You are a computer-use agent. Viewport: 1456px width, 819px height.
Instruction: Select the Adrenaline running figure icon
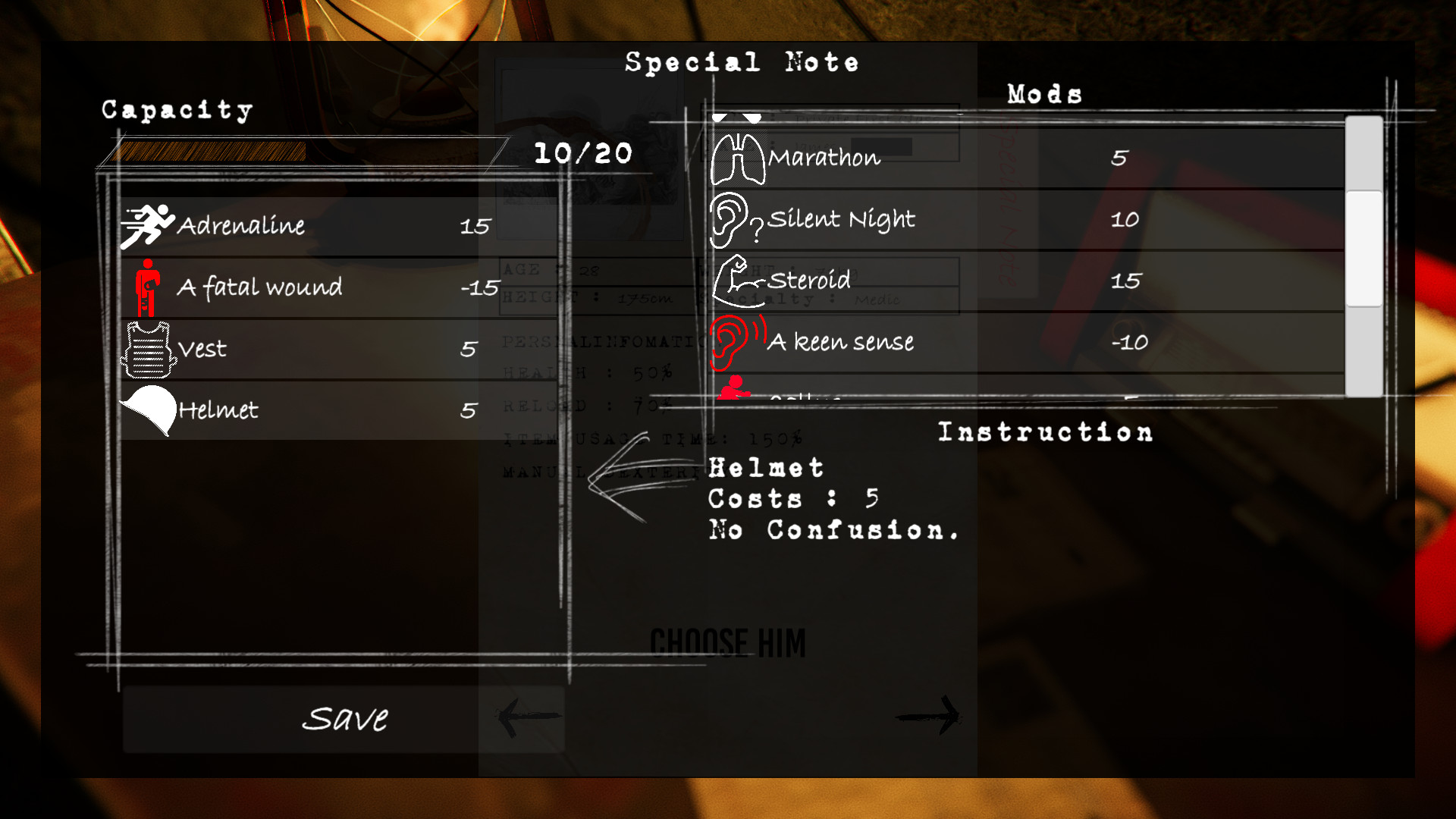(x=147, y=224)
